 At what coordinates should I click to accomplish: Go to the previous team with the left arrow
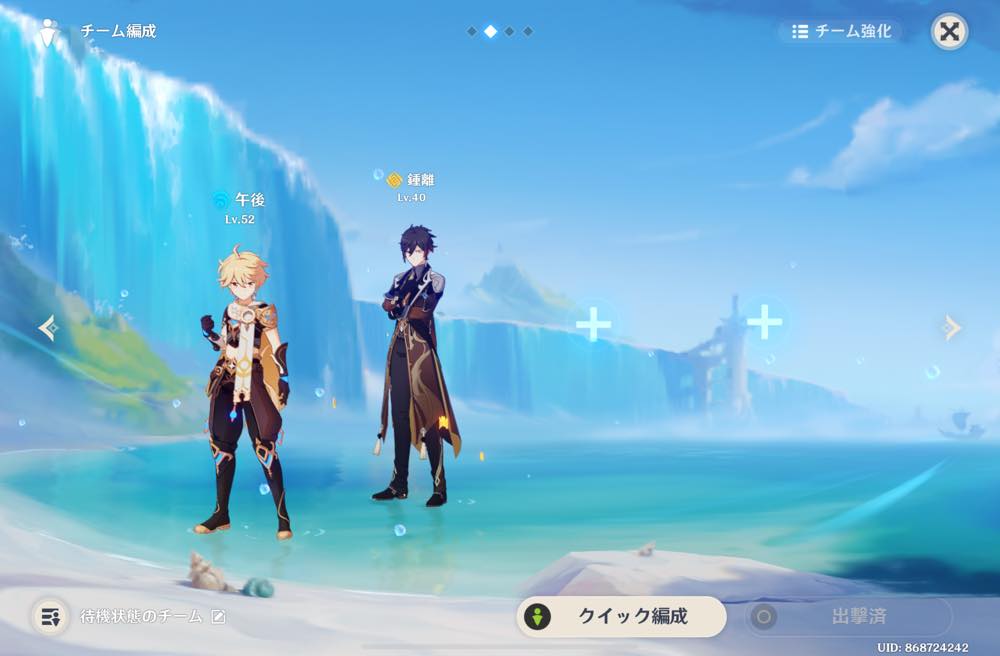tap(46, 327)
